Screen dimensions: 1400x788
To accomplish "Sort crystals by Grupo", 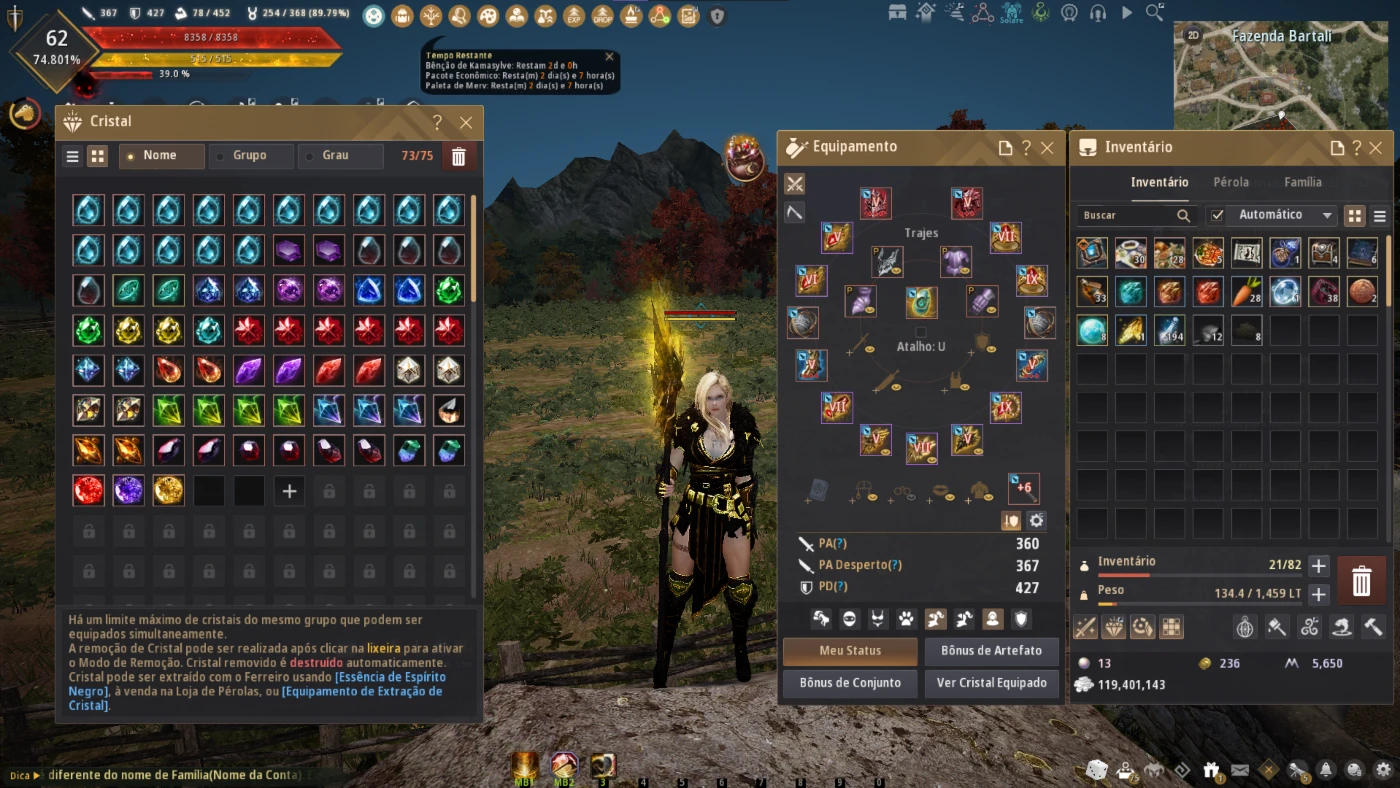I will pyautogui.click(x=250, y=156).
